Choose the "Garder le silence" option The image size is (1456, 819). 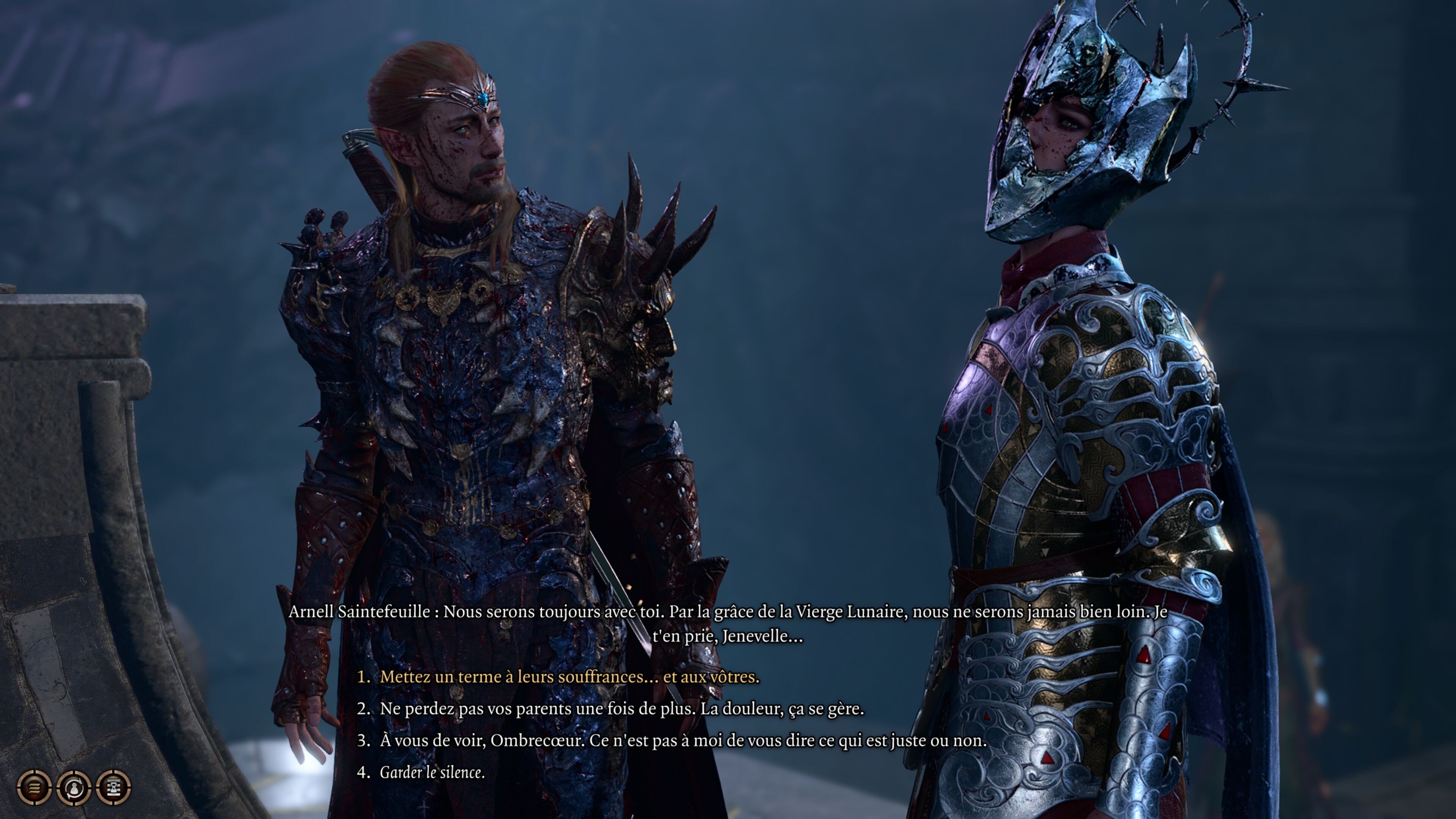click(432, 772)
